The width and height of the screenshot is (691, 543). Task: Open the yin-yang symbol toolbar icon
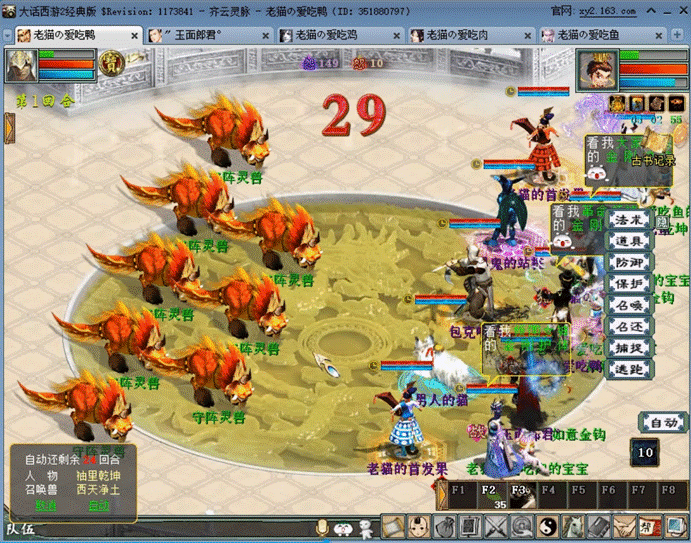(546, 525)
